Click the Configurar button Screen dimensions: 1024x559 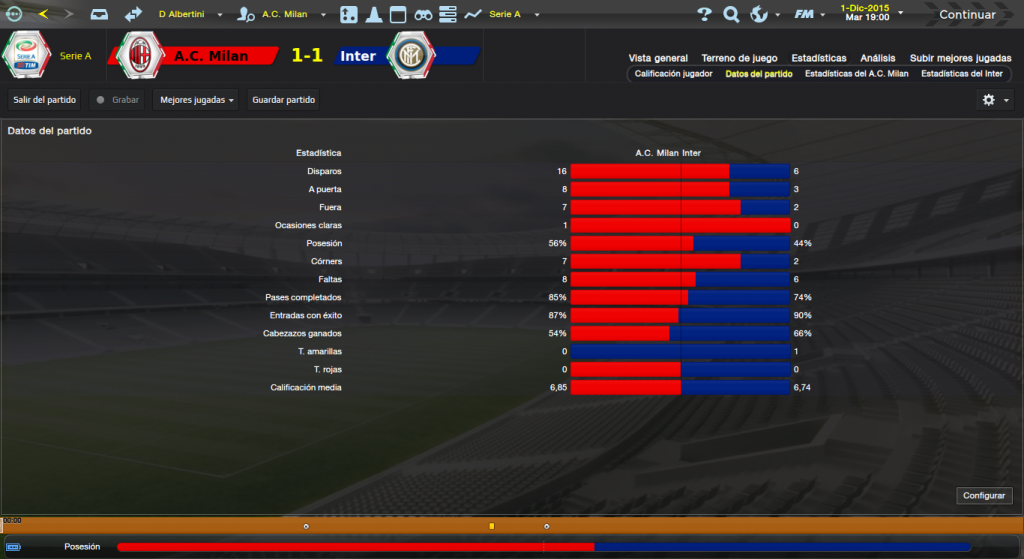click(985, 496)
